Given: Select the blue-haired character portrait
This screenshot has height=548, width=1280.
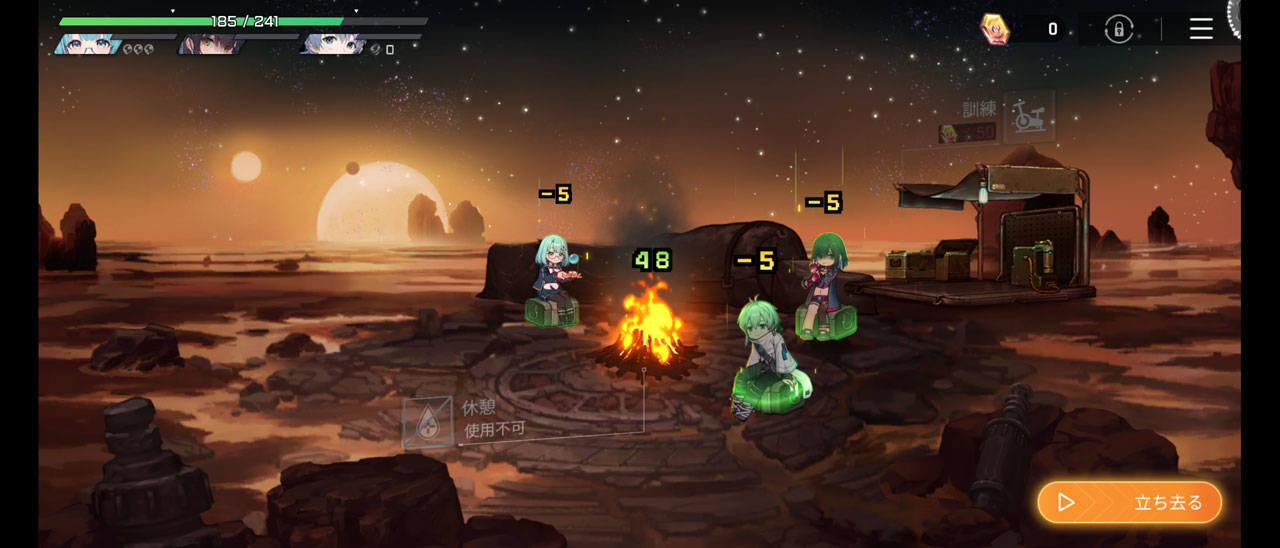Looking at the screenshot, I should tap(331, 45).
